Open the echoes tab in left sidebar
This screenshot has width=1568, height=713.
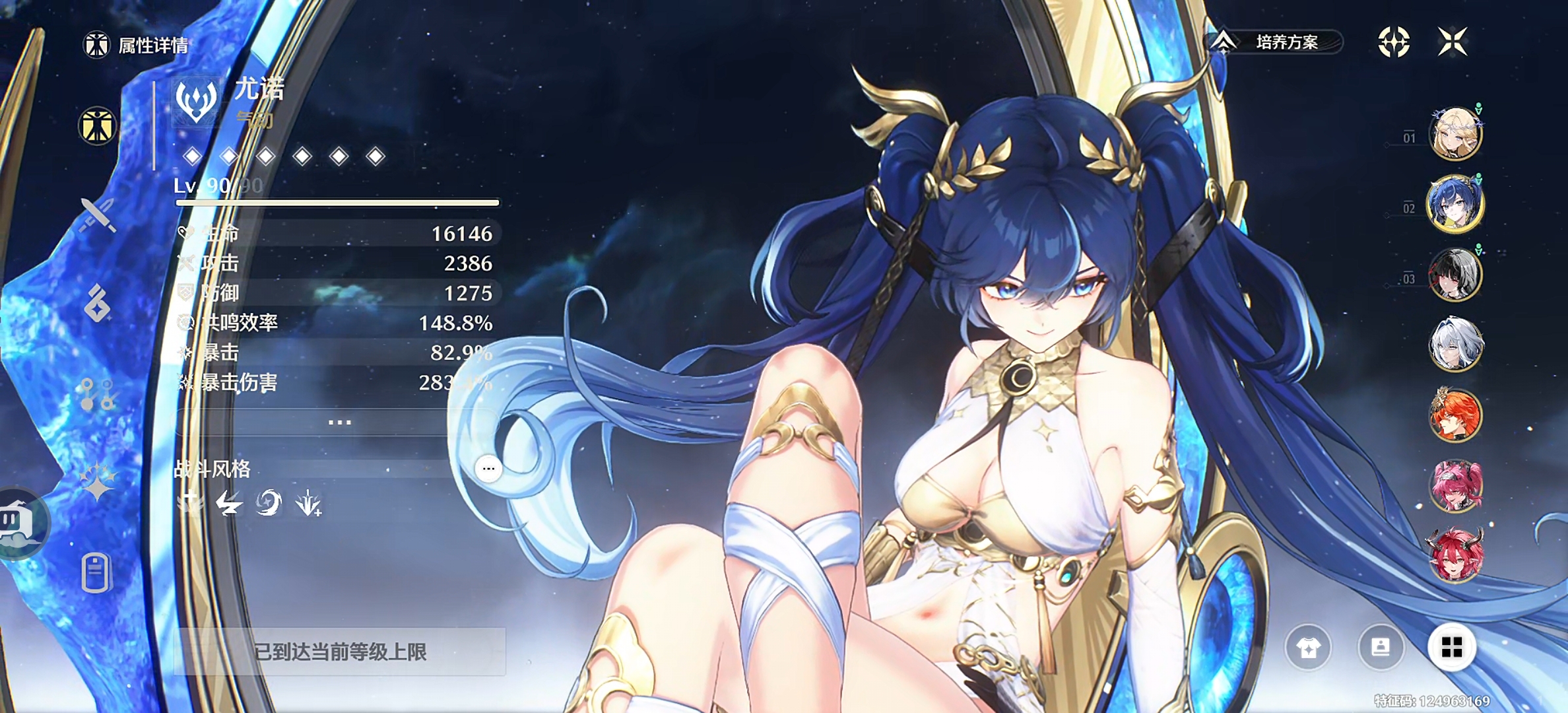(98, 304)
